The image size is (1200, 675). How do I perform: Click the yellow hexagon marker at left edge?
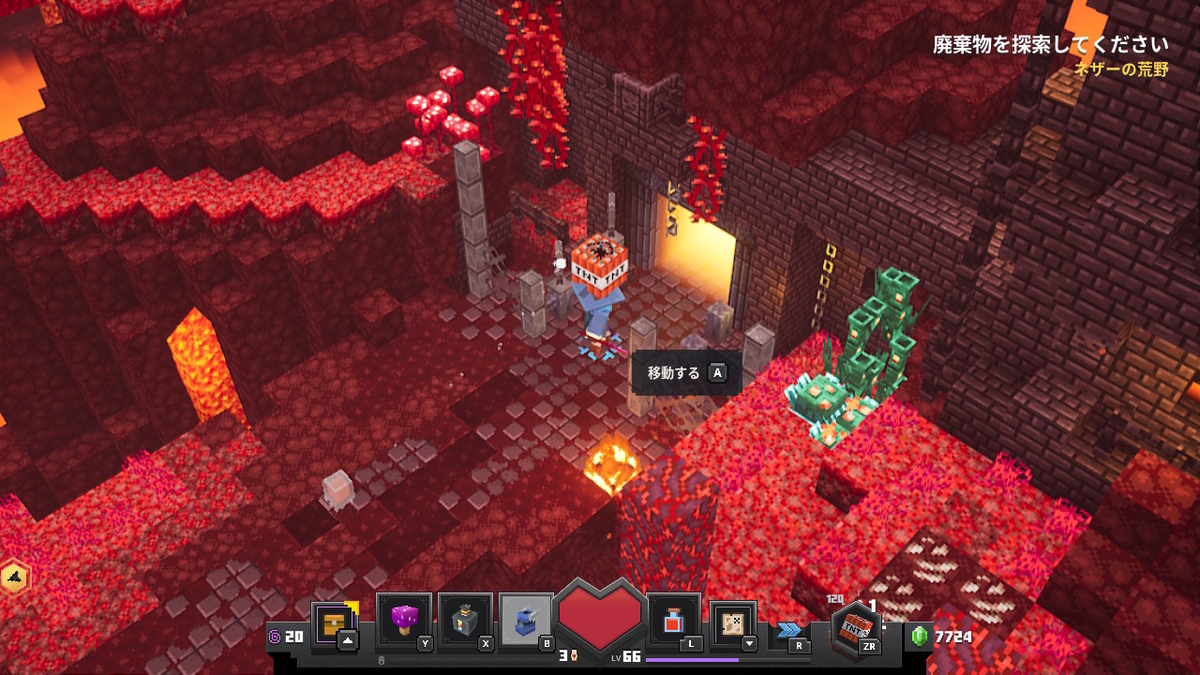point(14,578)
